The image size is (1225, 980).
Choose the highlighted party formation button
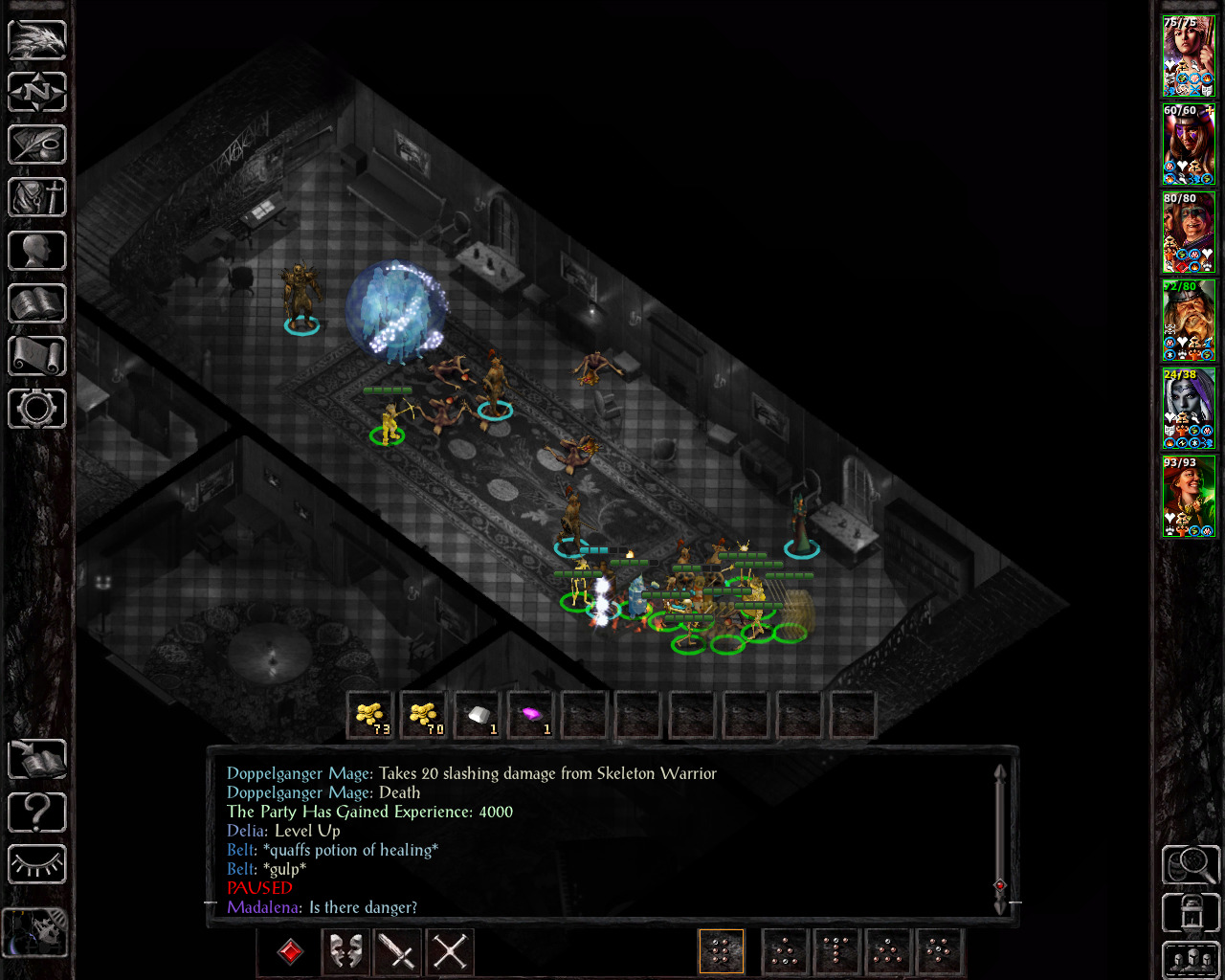click(722, 952)
